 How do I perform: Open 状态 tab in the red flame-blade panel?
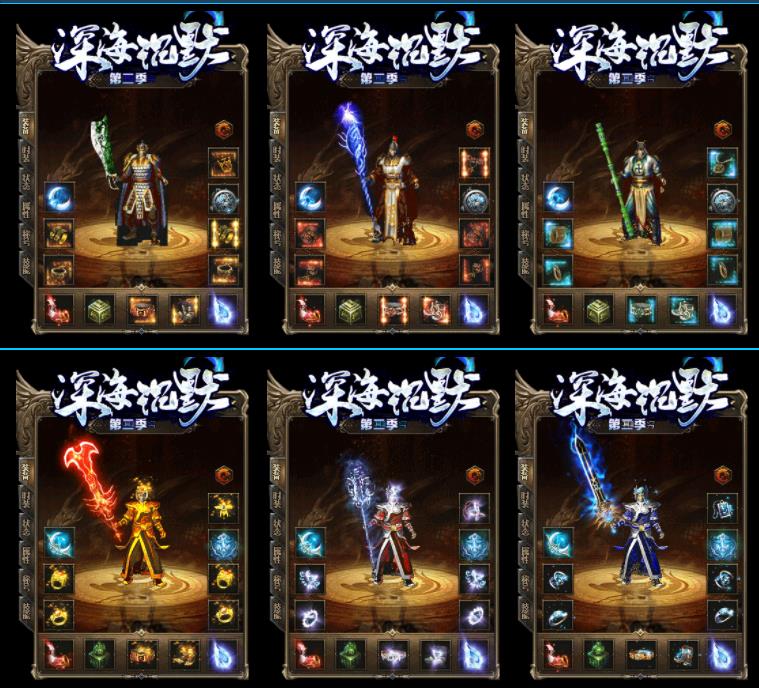[x=26, y=529]
